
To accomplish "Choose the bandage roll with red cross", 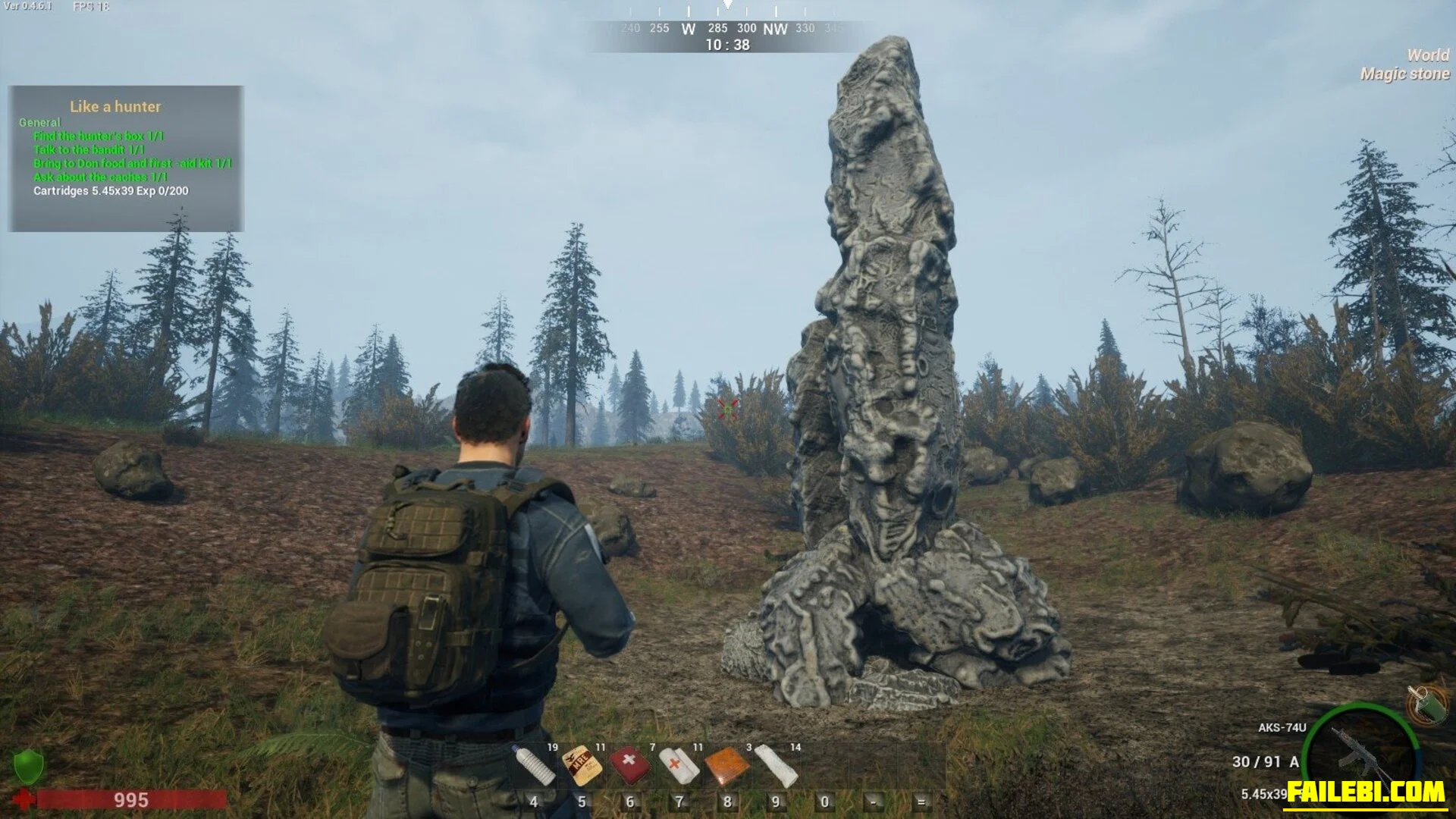I will tap(679, 764).
